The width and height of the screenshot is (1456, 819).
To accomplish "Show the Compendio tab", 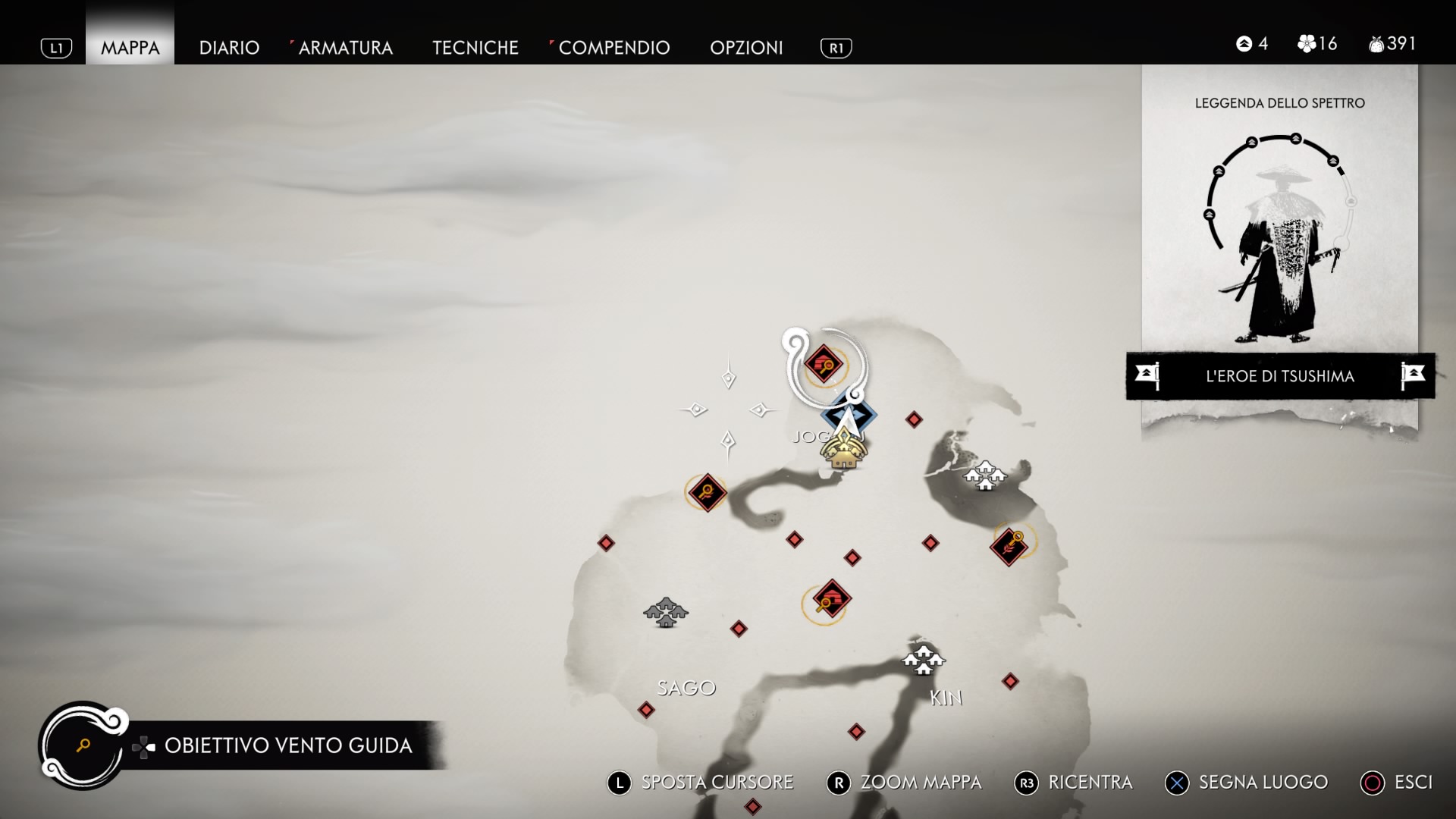I will point(613,48).
